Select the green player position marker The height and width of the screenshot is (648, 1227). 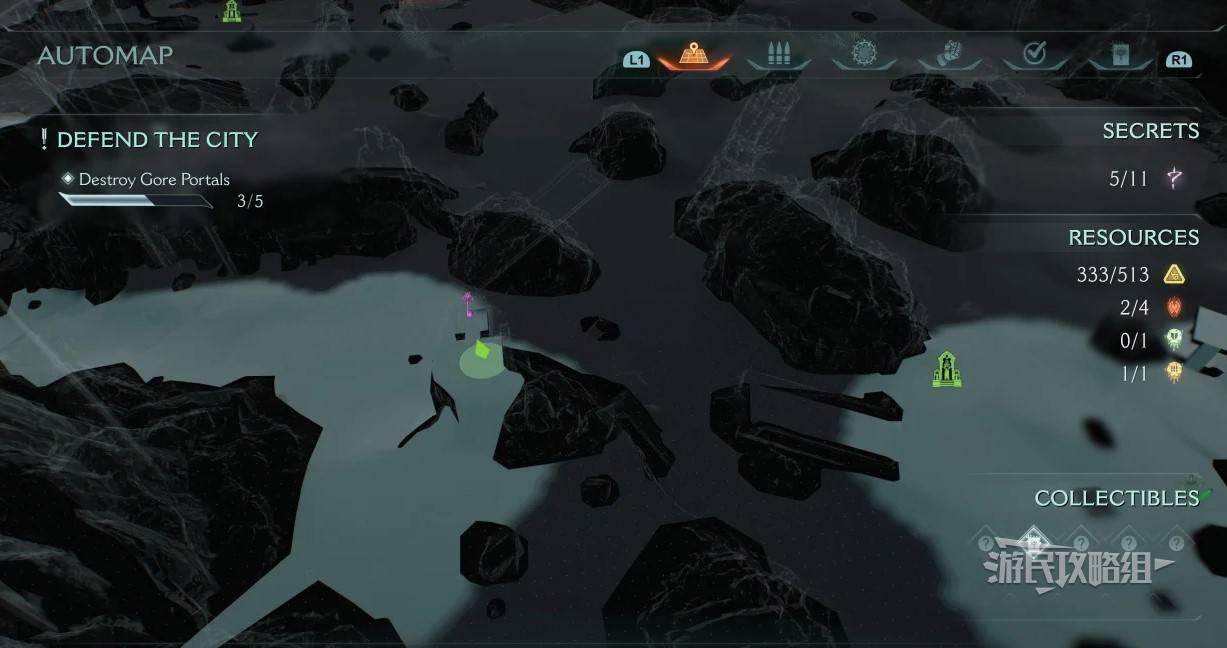point(482,351)
